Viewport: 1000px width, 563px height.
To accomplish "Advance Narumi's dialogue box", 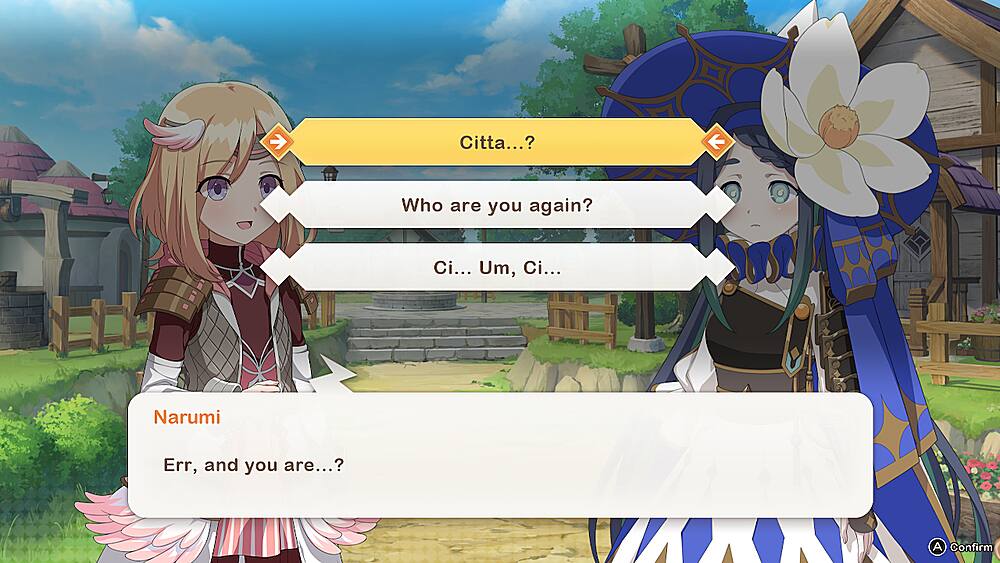I will point(500,455).
